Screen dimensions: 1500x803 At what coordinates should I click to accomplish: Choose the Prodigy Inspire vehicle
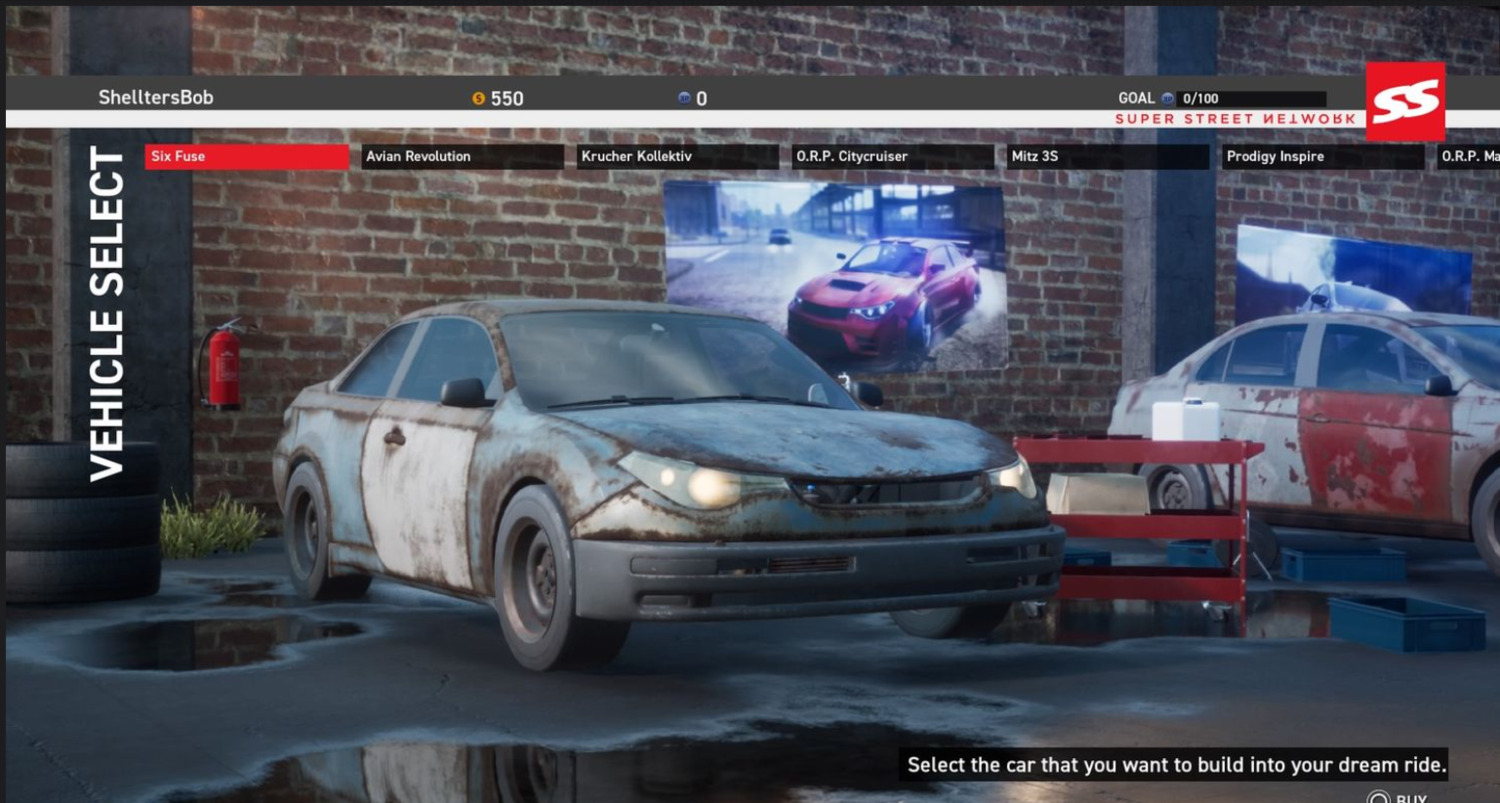coord(1323,157)
